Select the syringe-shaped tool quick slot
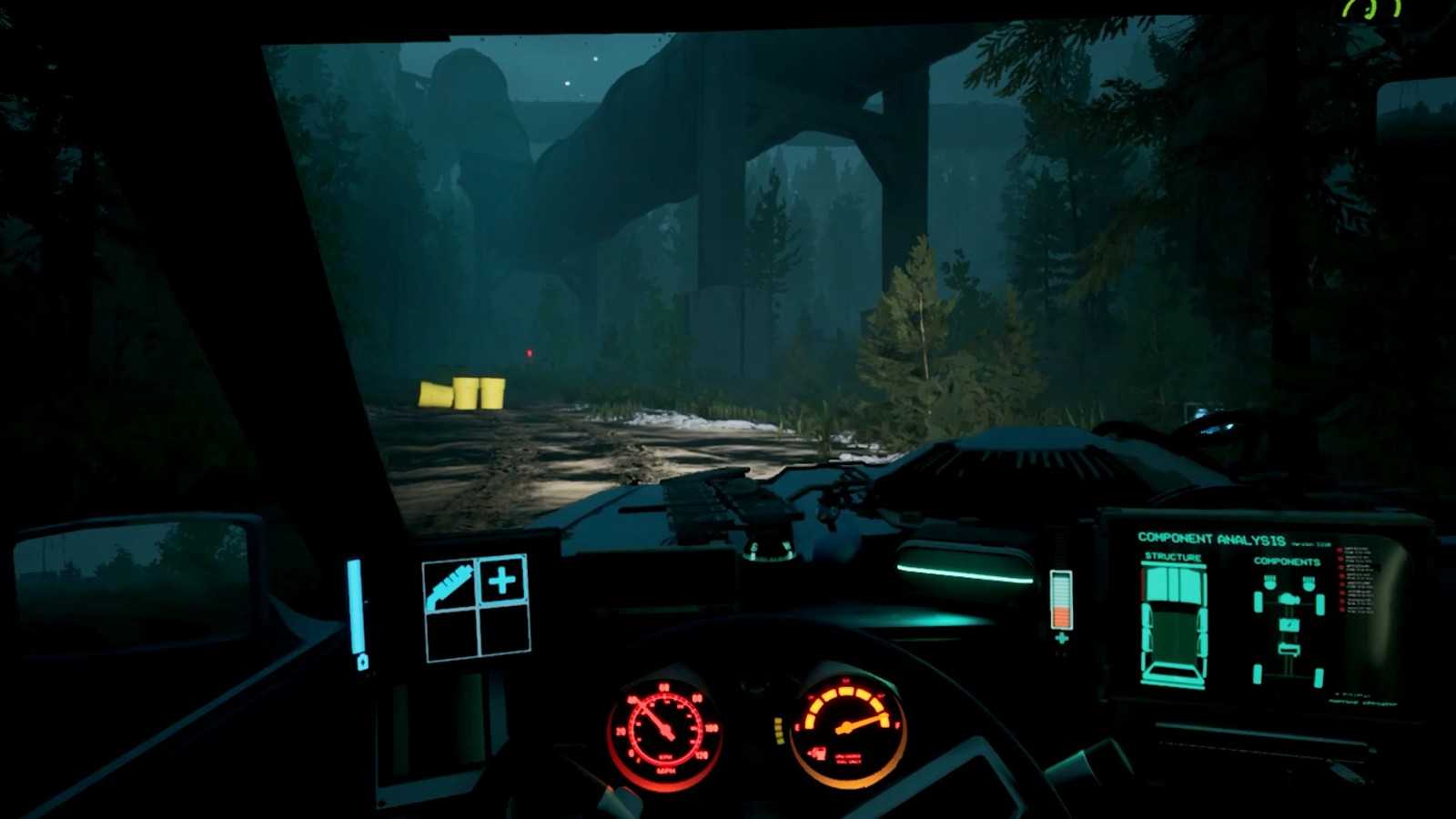Screen dimensions: 1456x819 (450, 583)
